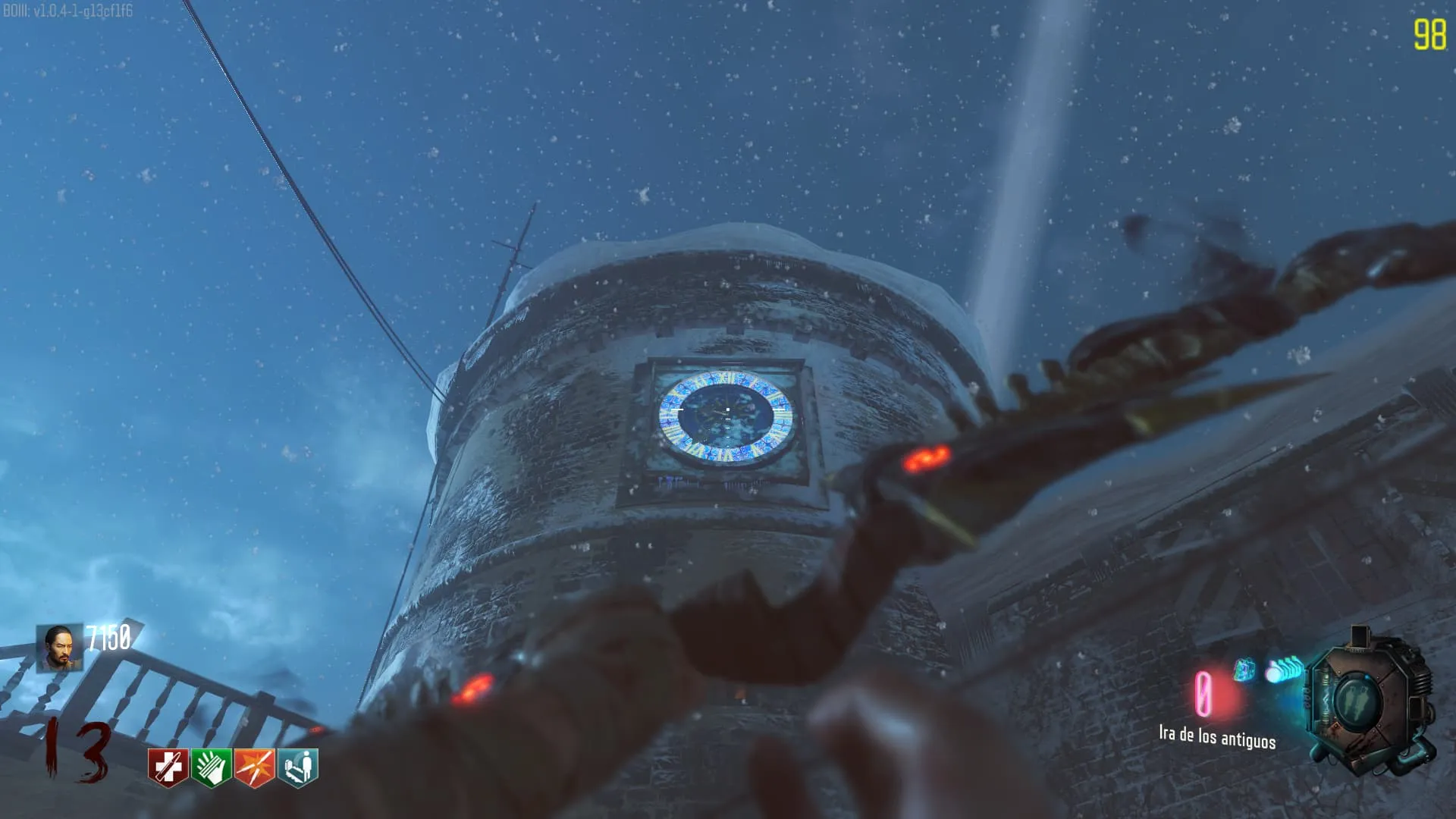Activate the orange Double Tap perk icon
The width and height of the screenshot is (1456, 819).
tap(255, 767)
